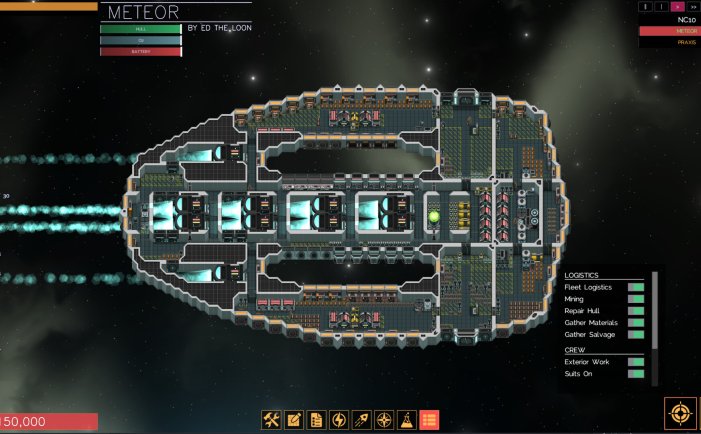Open the wrench and hammer build tool
701x434 pixels.
[x=271, y=420]
